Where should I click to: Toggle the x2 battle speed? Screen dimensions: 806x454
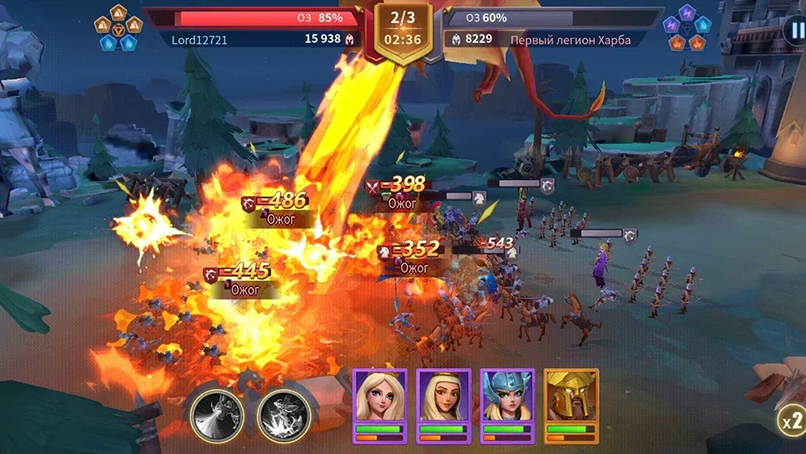(791, 418)
